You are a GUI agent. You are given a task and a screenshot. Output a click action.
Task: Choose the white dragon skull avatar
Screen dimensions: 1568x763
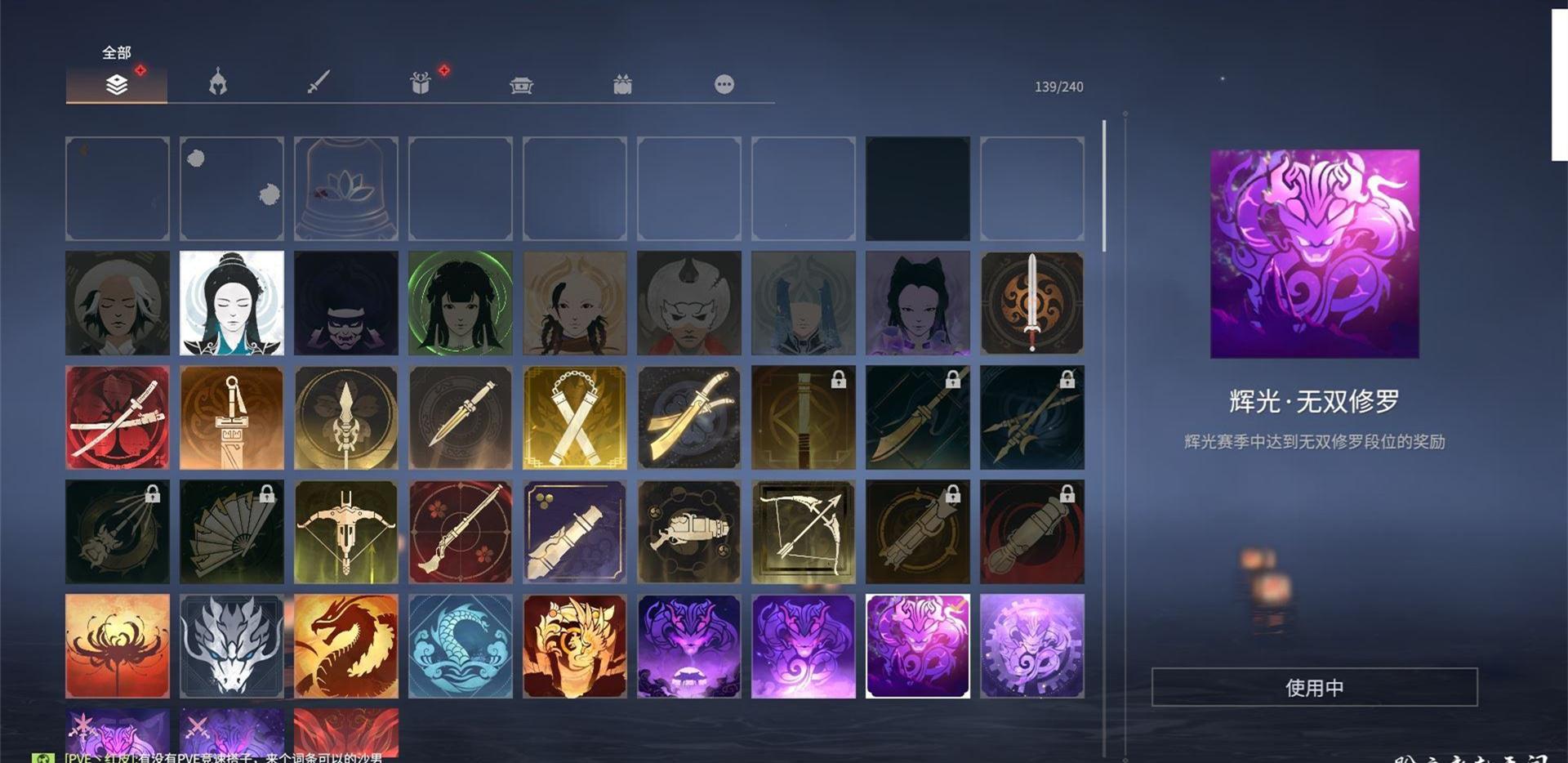point(232,646)
